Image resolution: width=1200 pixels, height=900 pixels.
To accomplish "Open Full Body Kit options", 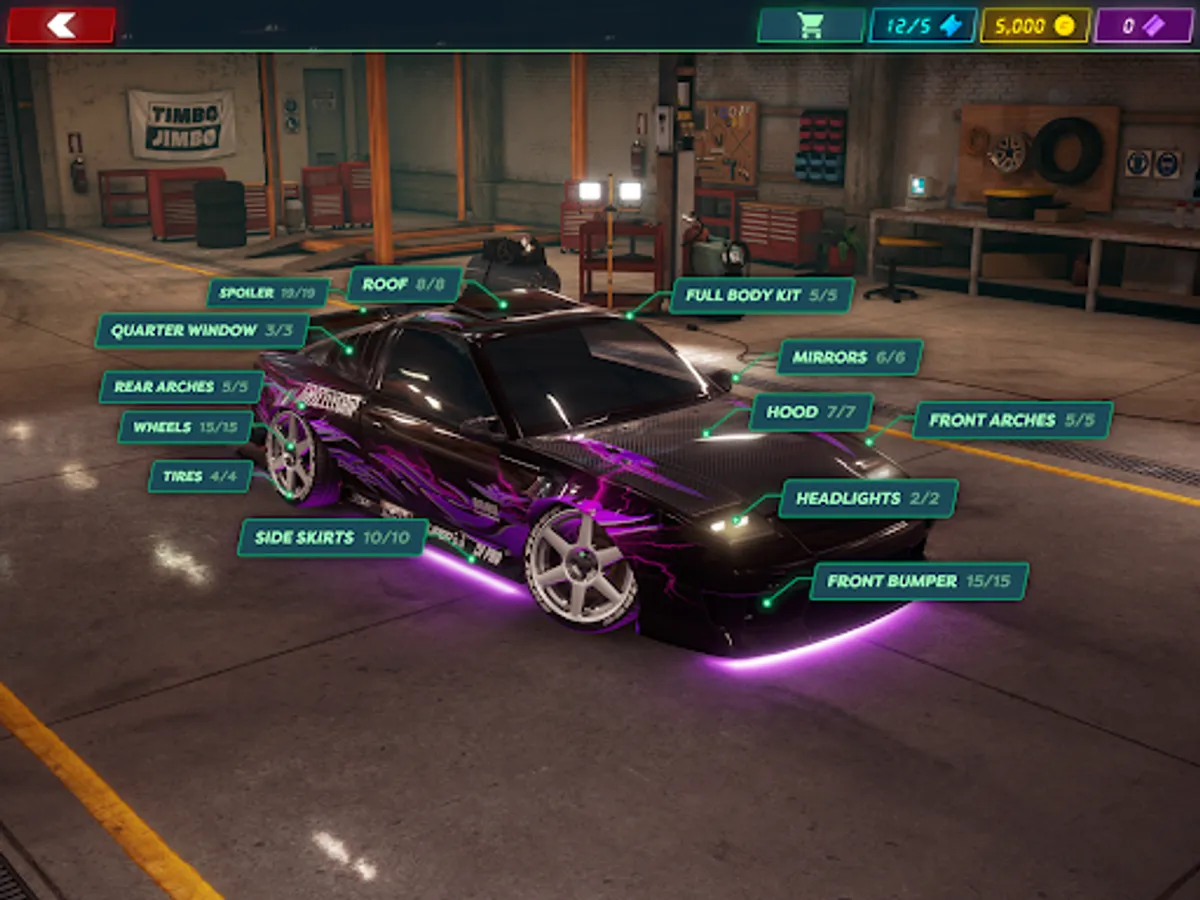I will [762, 296].
